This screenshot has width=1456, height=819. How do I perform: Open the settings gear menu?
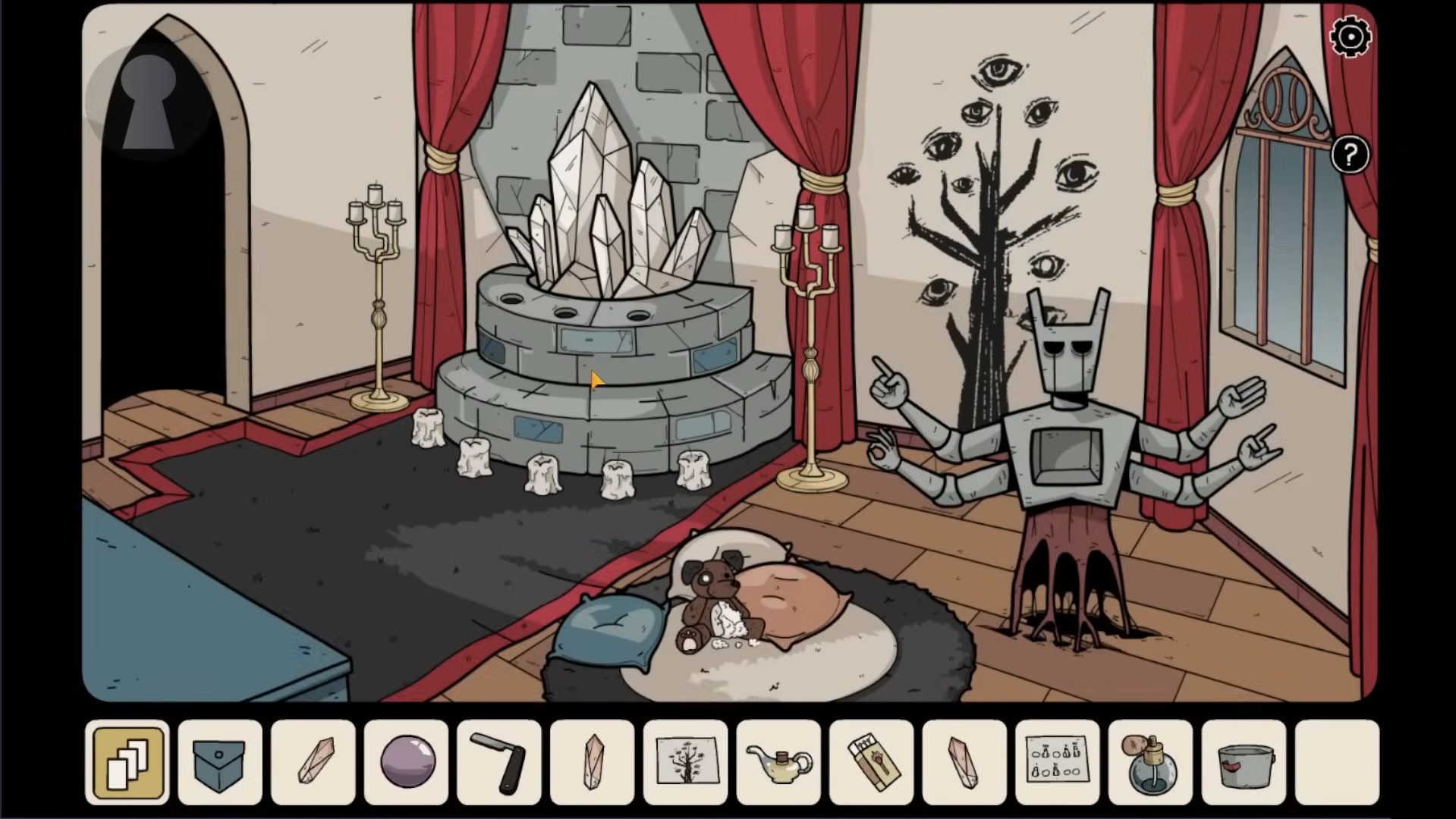click(x=1351, y=36)
